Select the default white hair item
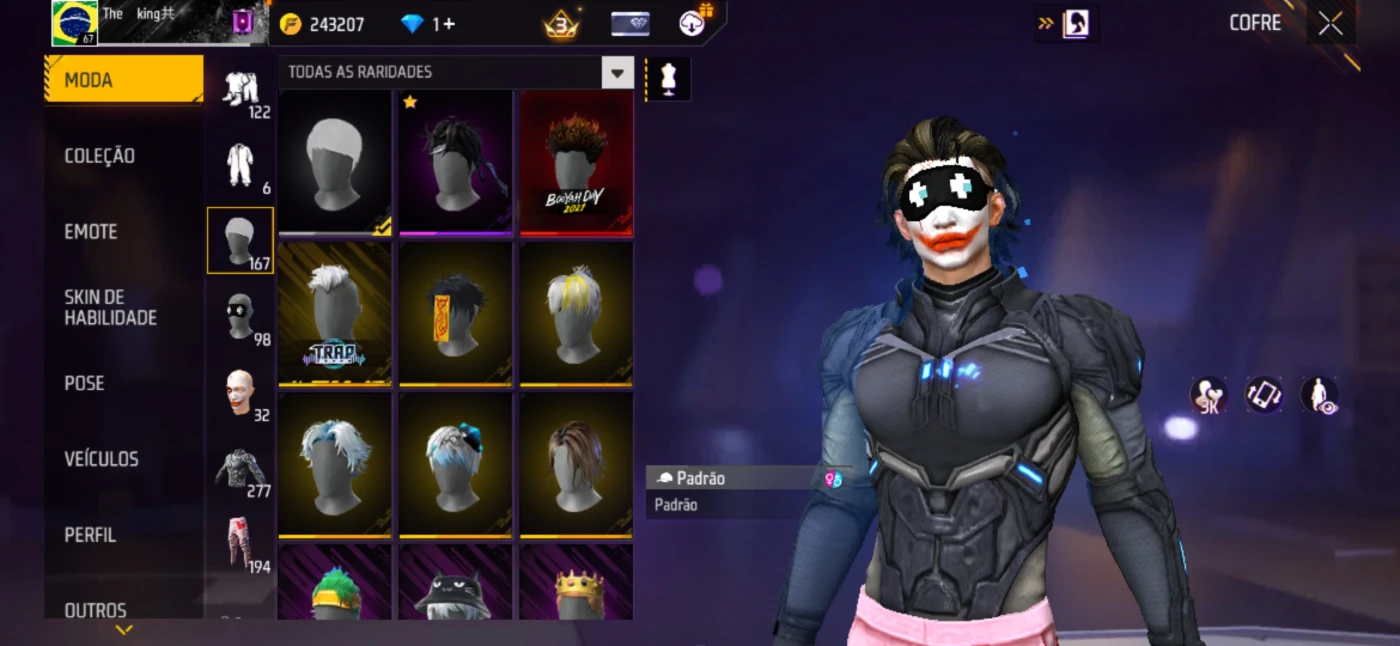The image size is (1400, 646). (335, 163)
